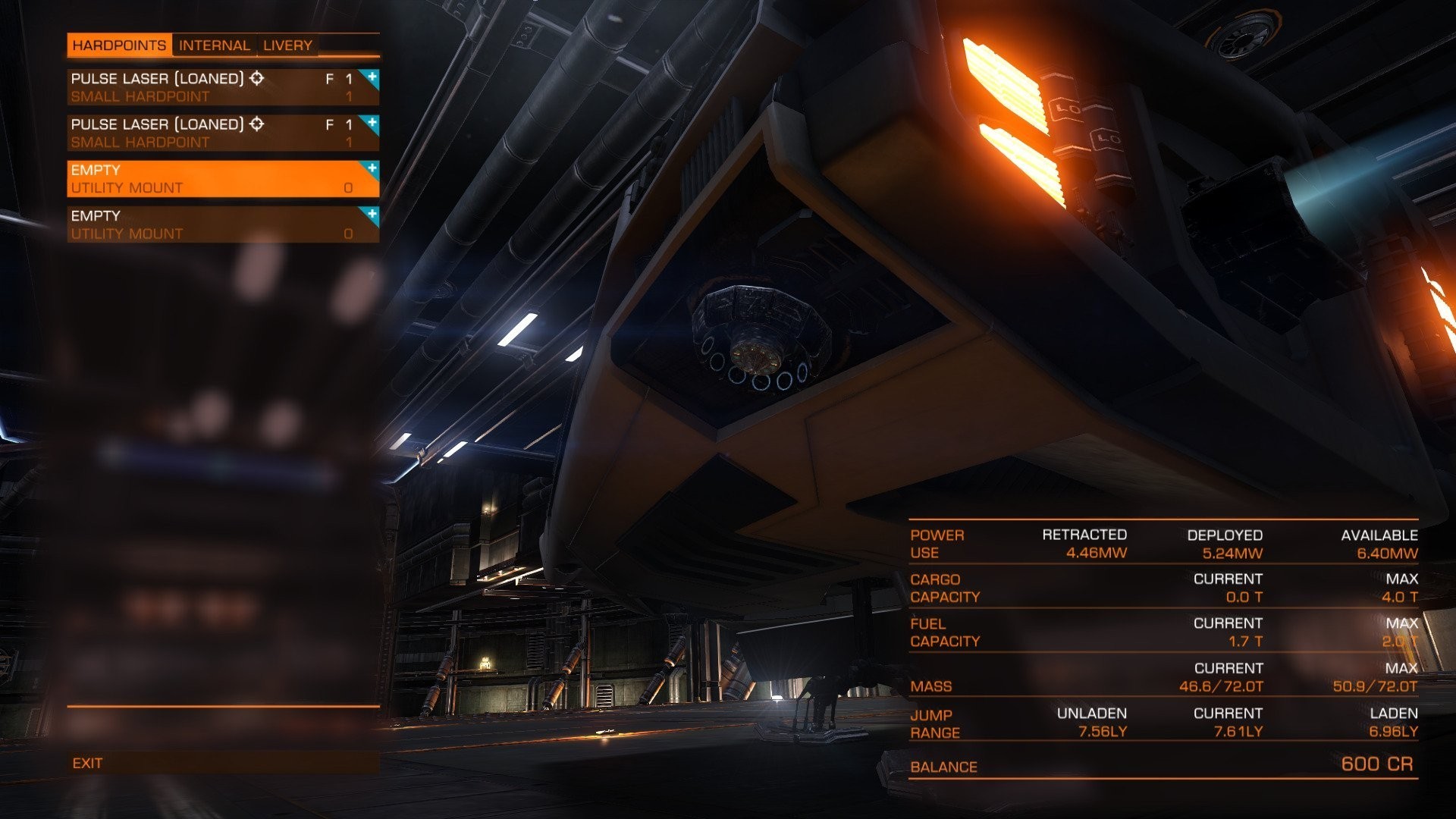Click the plus icon on the highlighted Empty Utility Mount
This screenshot has height=819, width=1456.
371,168
